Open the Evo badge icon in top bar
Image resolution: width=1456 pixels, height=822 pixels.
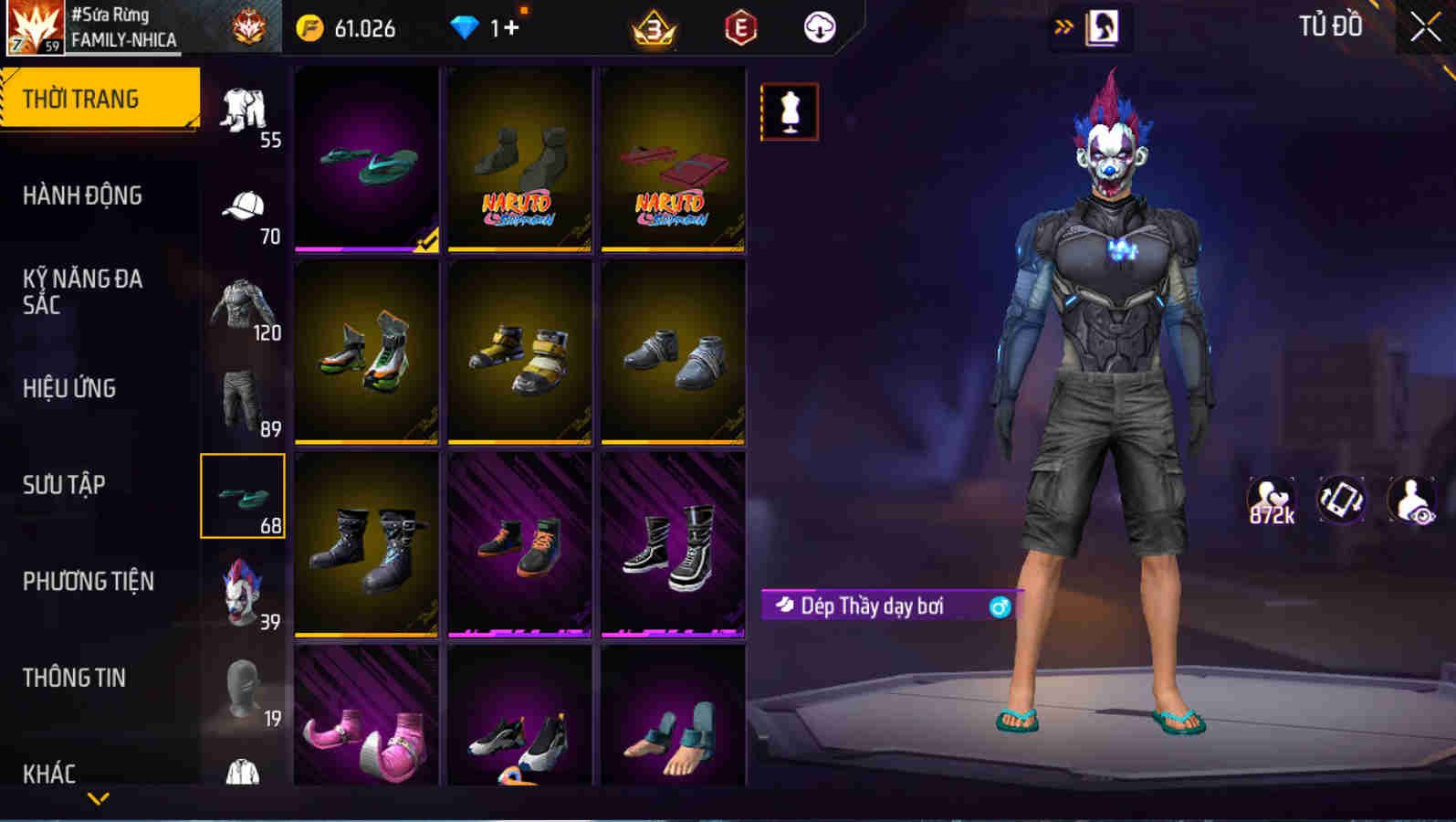(741, 27)
